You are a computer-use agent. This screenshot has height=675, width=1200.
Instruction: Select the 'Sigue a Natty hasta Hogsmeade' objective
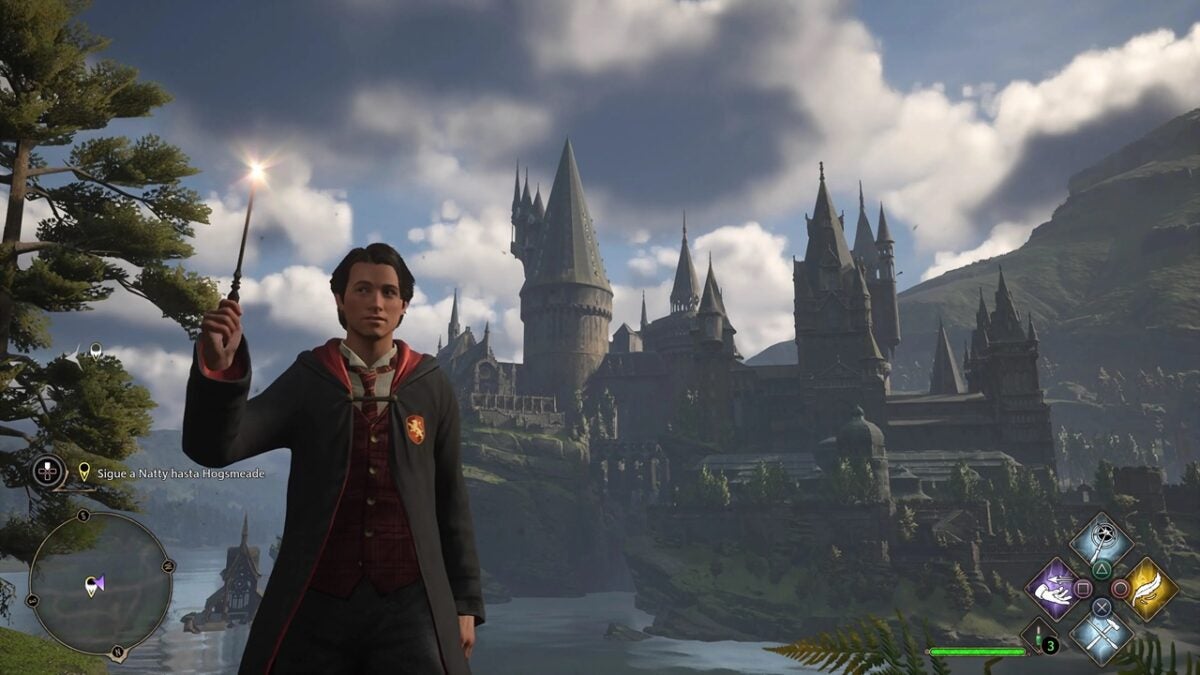coord(171,473)
